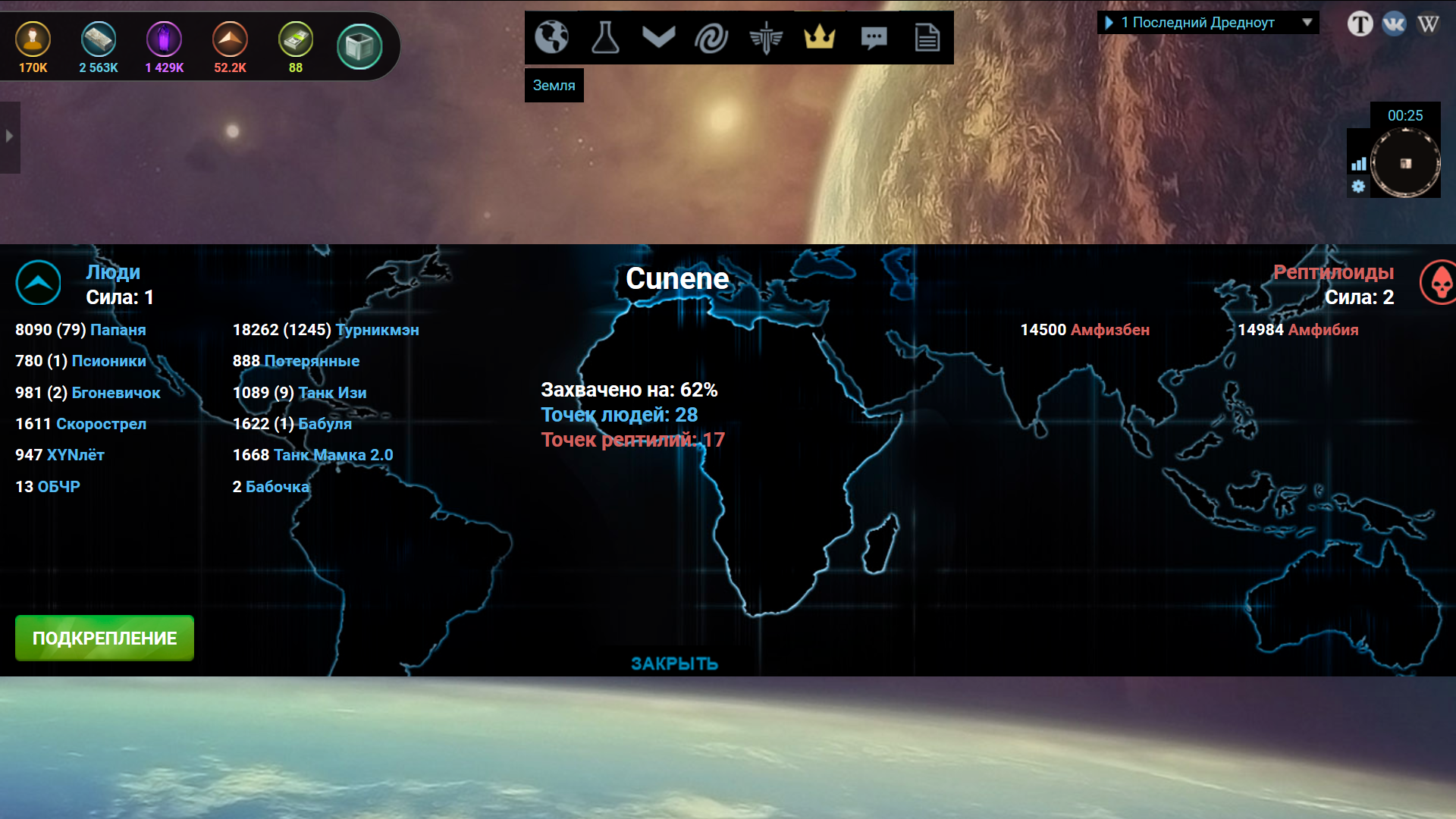Viewport: 1456px width, 819px height.
Task: Expand the left side panel arrow
Action: click(9, 136)
